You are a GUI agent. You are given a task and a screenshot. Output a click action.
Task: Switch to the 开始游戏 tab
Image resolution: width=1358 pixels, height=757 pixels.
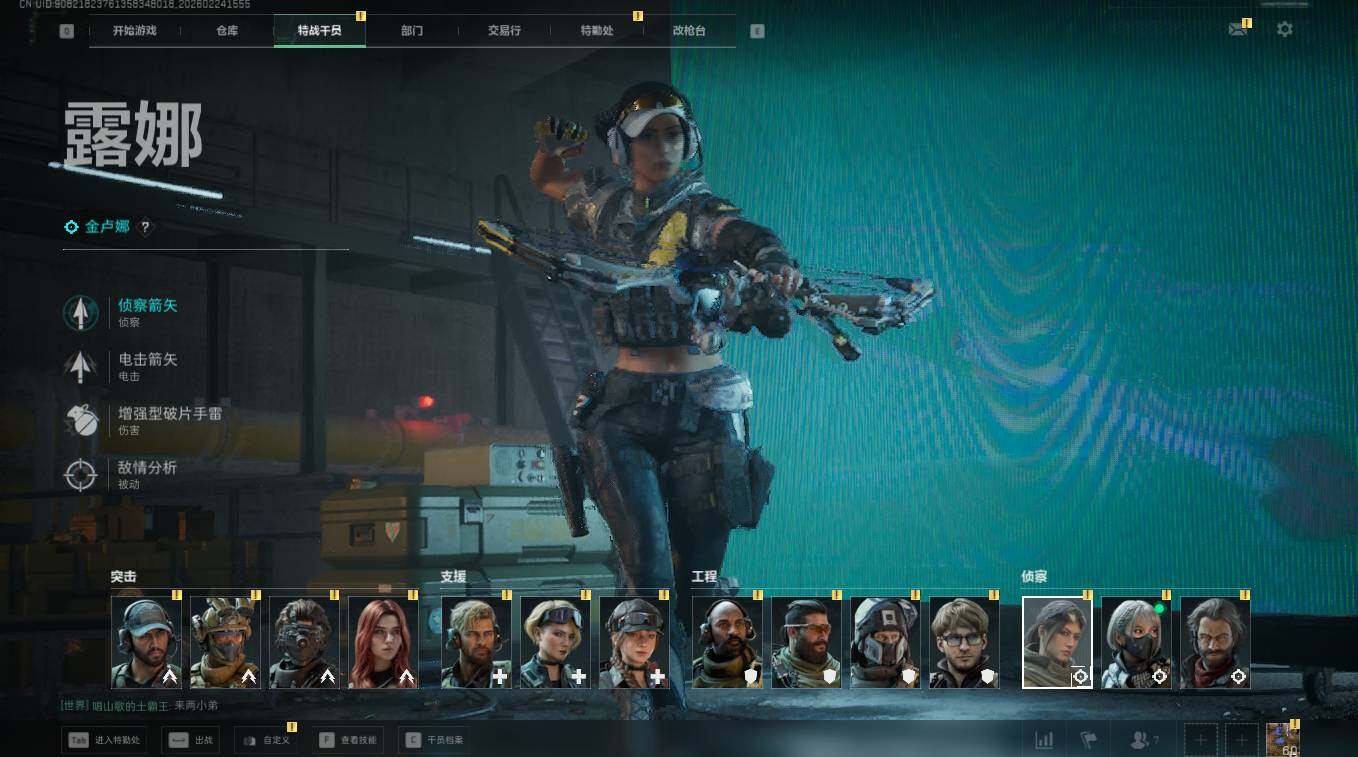(x=134, y=31)
